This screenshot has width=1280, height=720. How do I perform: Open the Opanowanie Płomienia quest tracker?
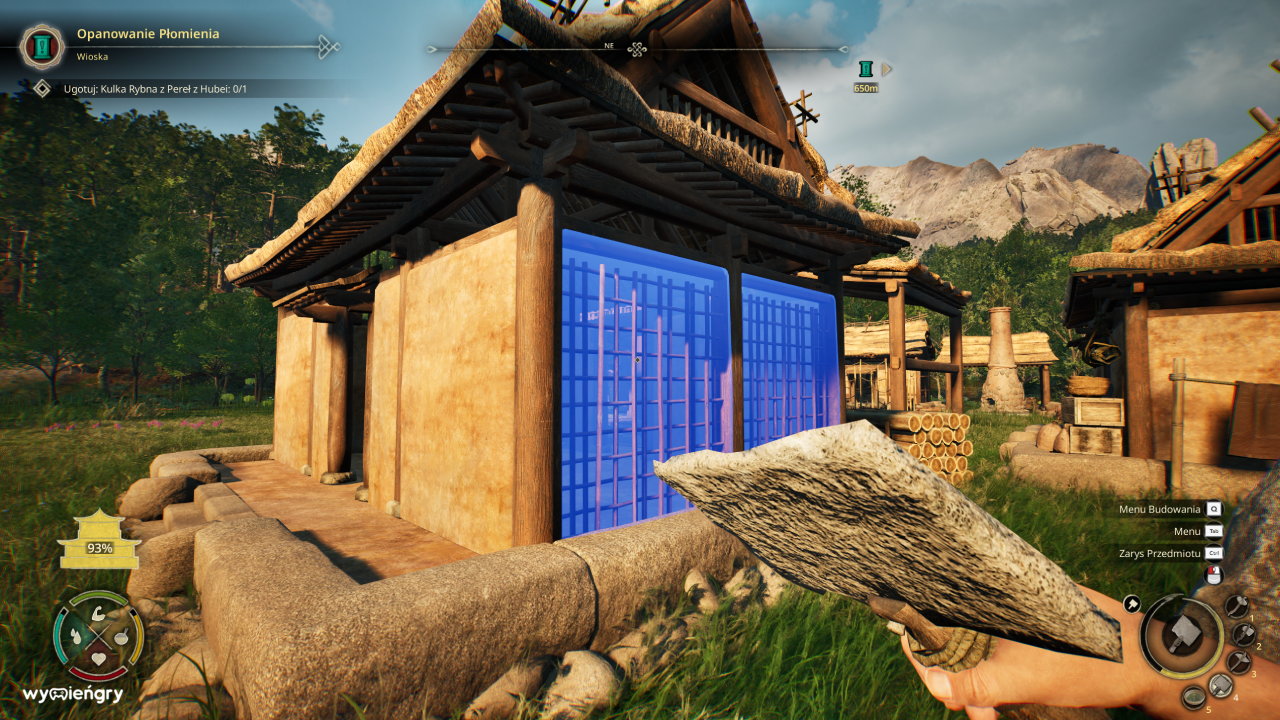tap(147, 34)
